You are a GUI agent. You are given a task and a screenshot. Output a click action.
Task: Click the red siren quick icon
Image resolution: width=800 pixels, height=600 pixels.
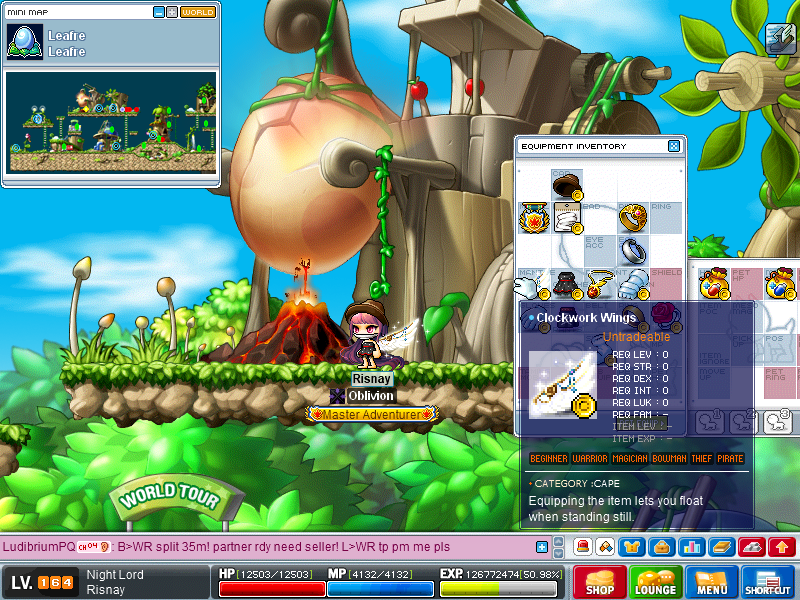582,547
